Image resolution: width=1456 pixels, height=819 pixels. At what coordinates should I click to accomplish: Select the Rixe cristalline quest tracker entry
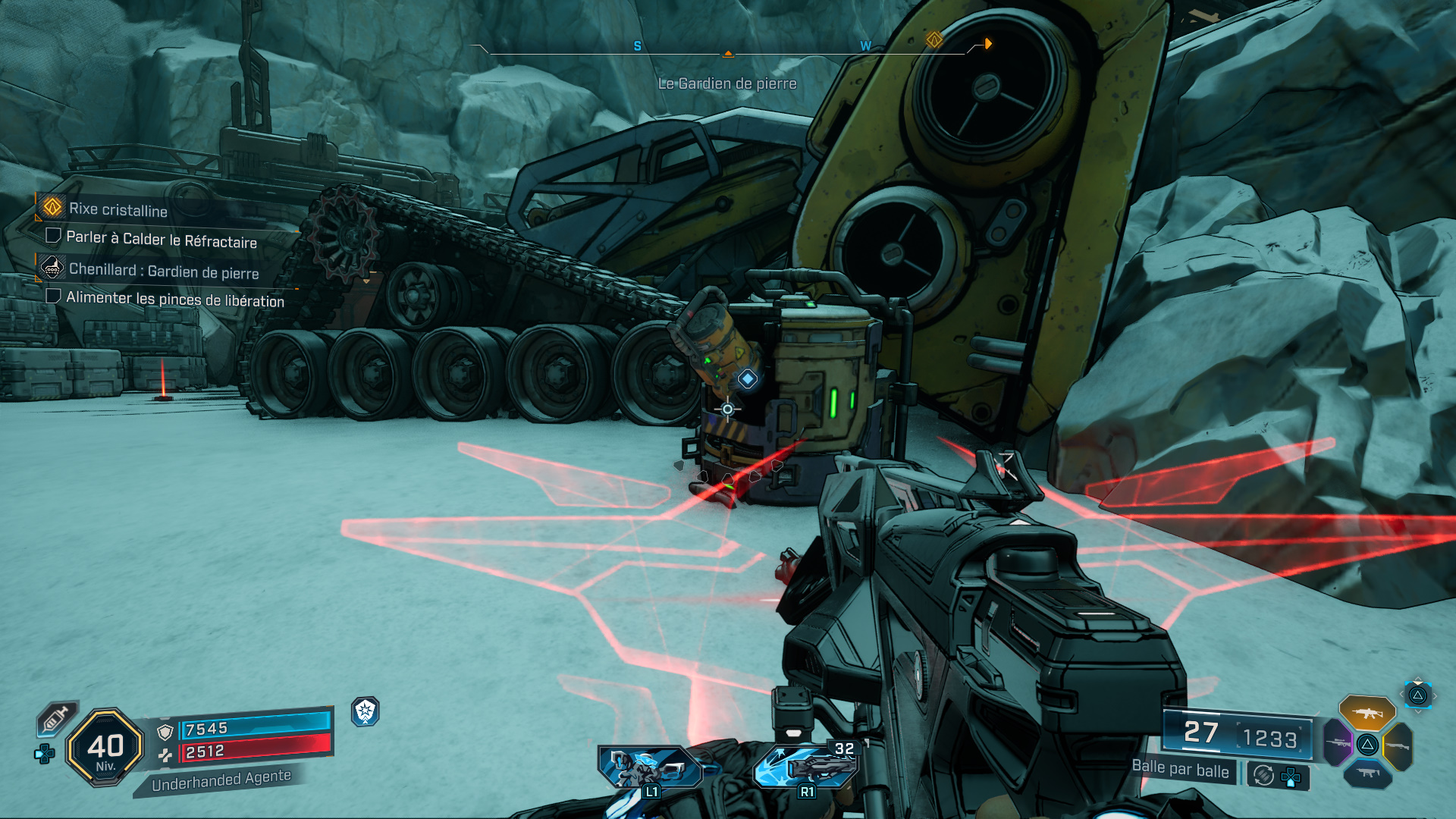[x=118, y=209]
